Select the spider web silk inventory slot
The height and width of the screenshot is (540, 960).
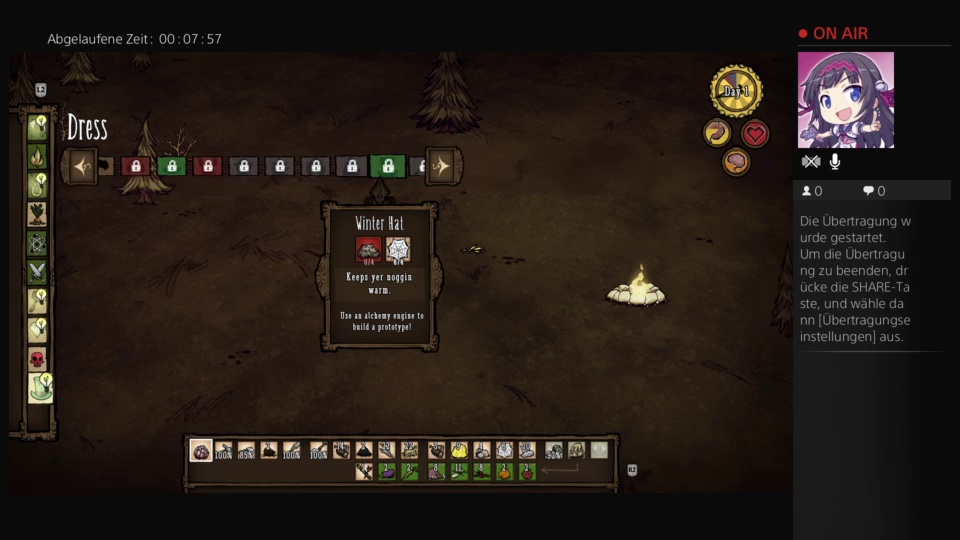point(505,451)
